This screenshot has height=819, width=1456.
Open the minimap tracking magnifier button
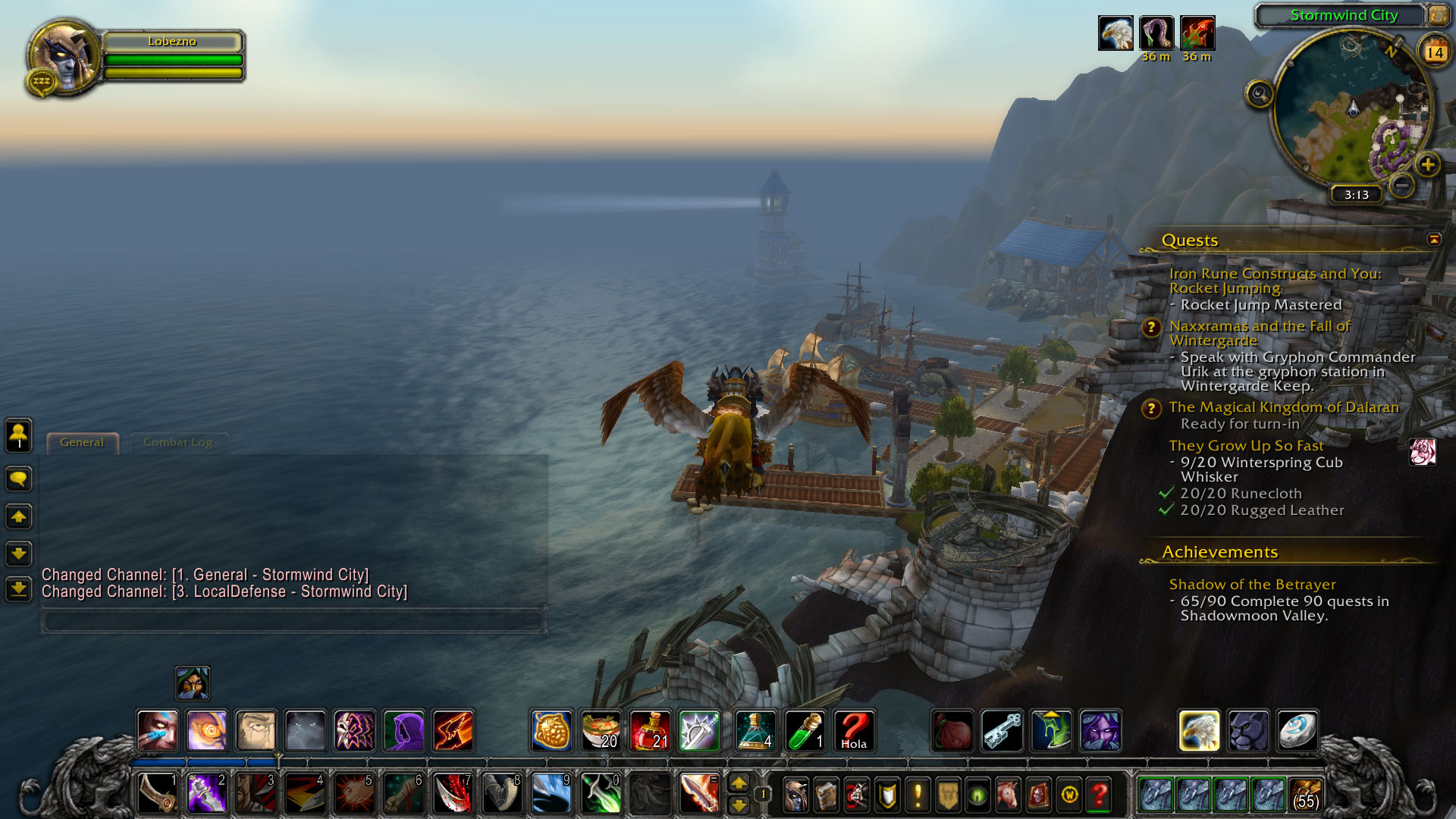pos(1260,95)
